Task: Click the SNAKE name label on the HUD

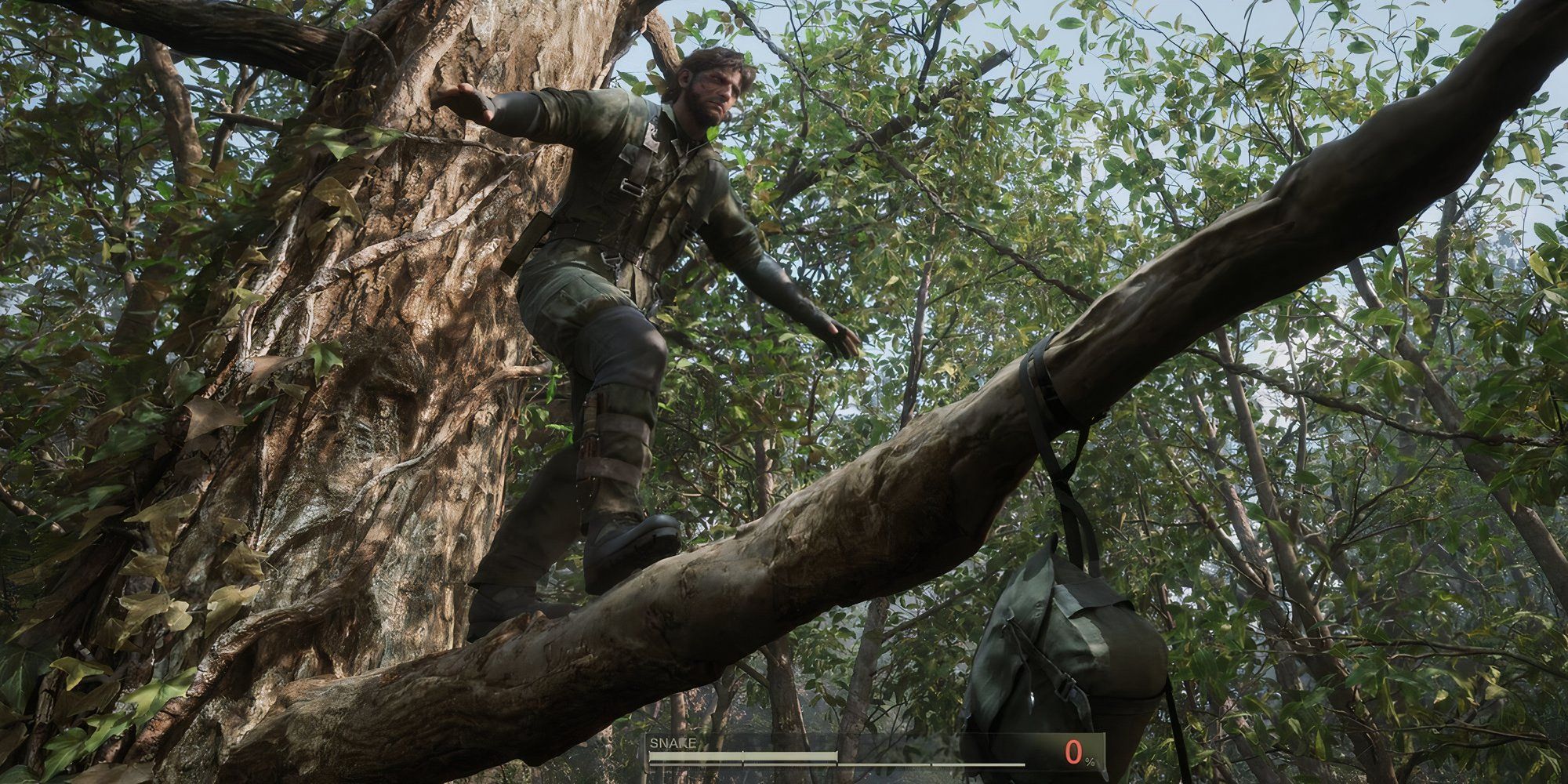Action: 676,742
